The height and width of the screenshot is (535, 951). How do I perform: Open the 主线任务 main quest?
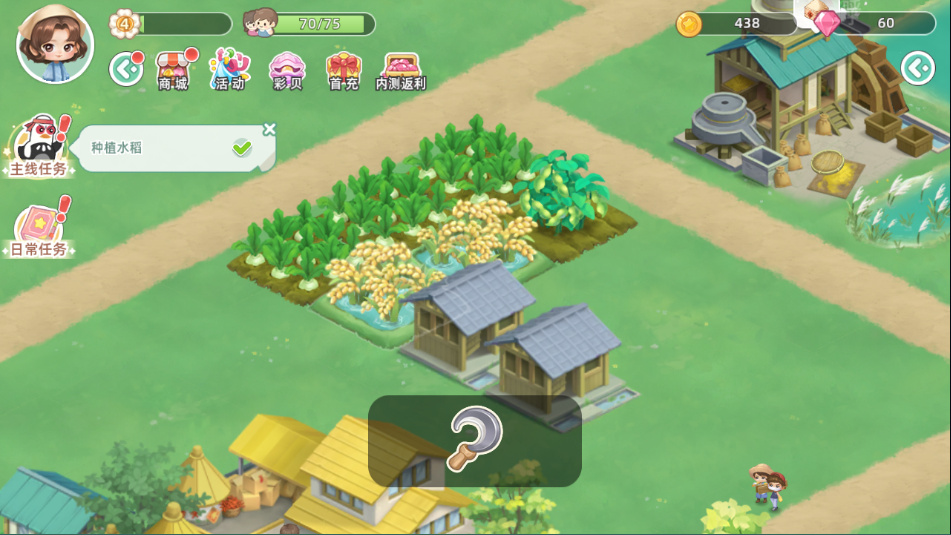39,146
